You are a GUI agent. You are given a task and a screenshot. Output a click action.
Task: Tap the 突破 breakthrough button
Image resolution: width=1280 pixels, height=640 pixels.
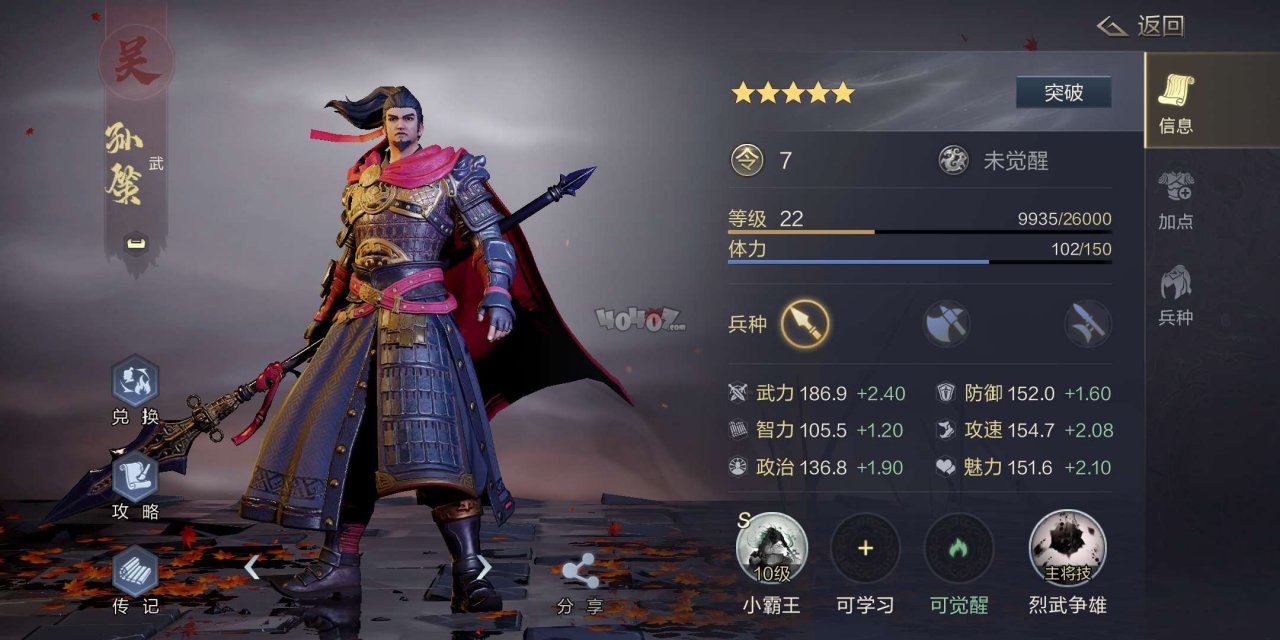click(x=1063, y=93)
